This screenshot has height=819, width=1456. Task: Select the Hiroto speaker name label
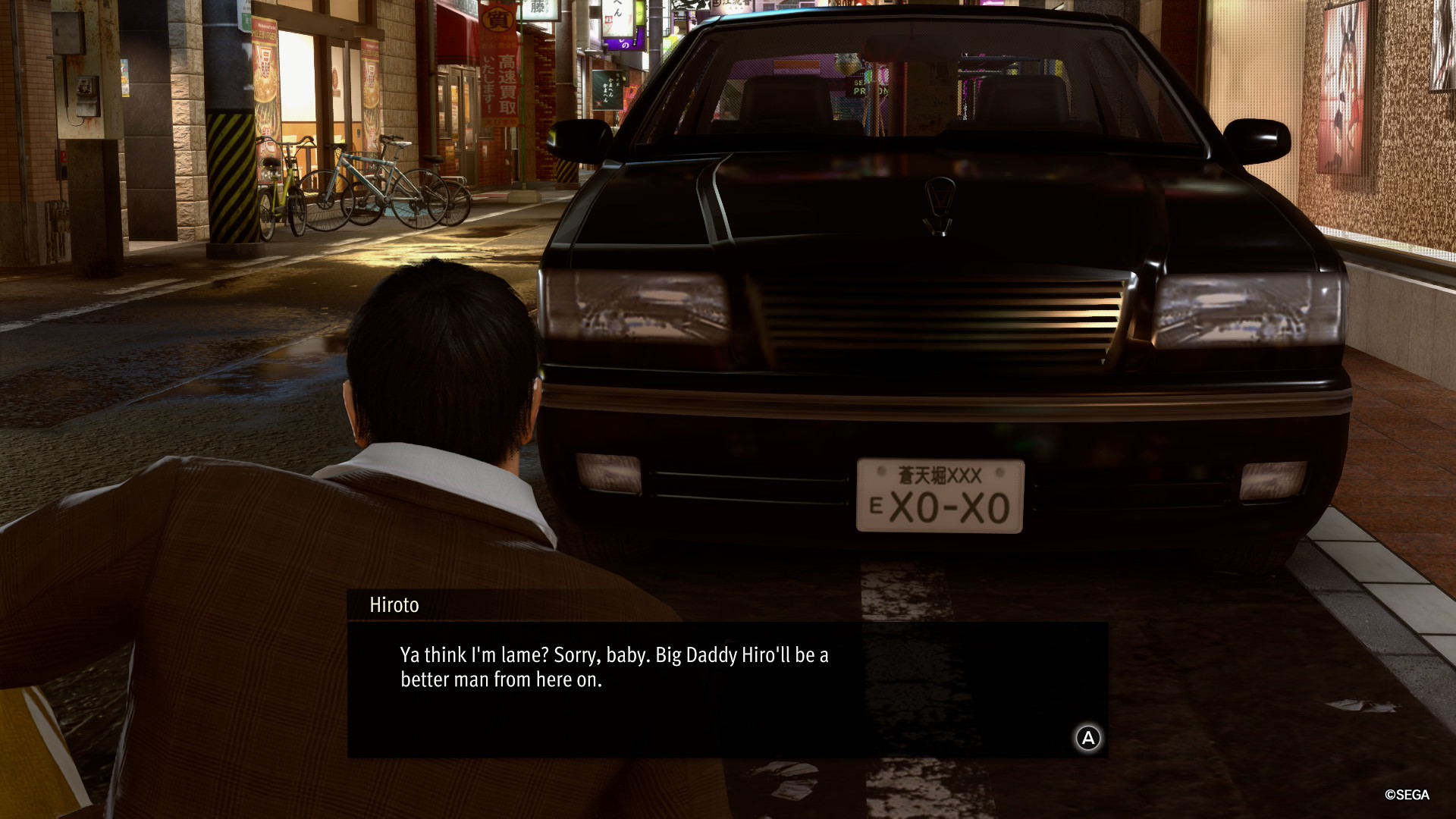coord(394,606)
